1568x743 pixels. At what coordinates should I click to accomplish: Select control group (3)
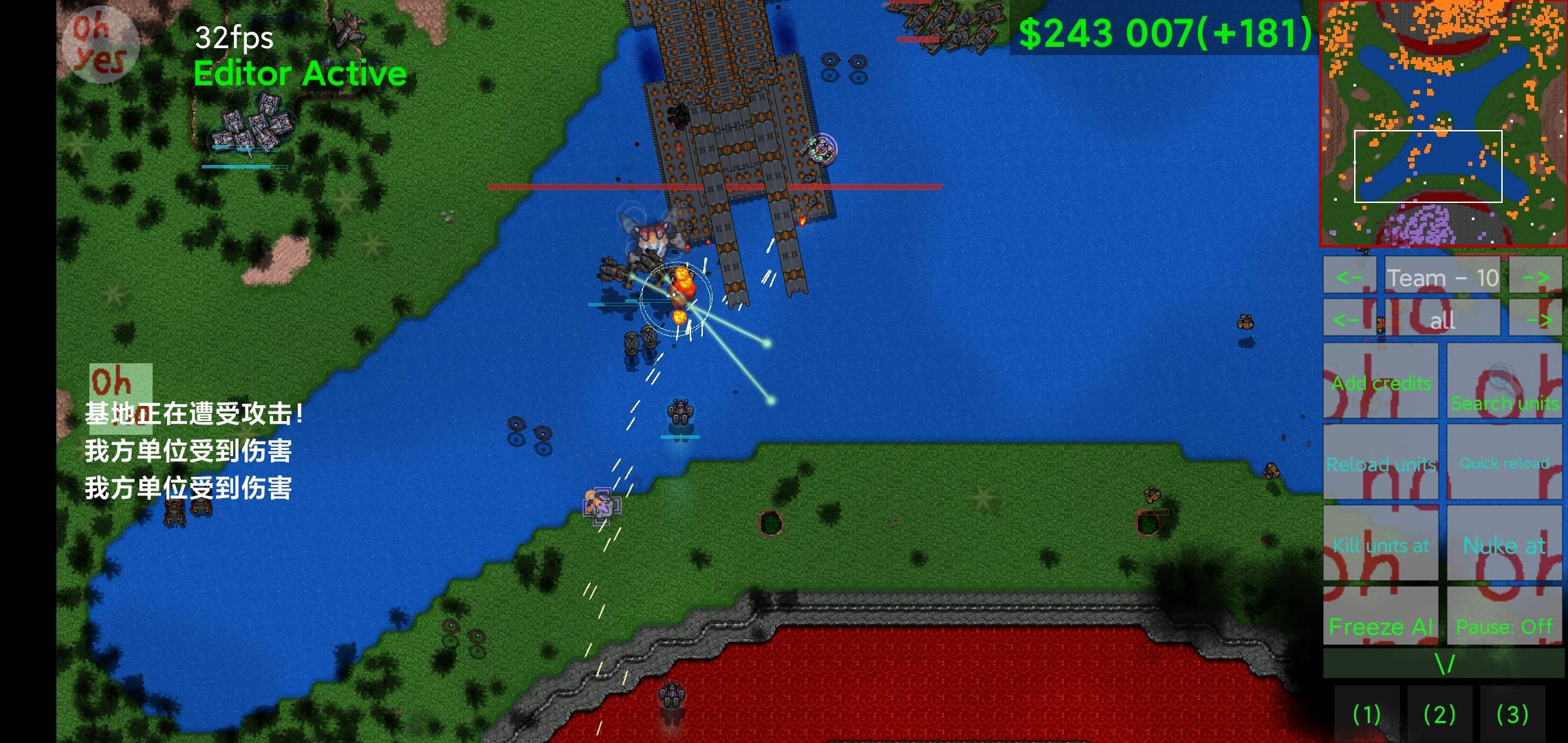coord(1512,714)
